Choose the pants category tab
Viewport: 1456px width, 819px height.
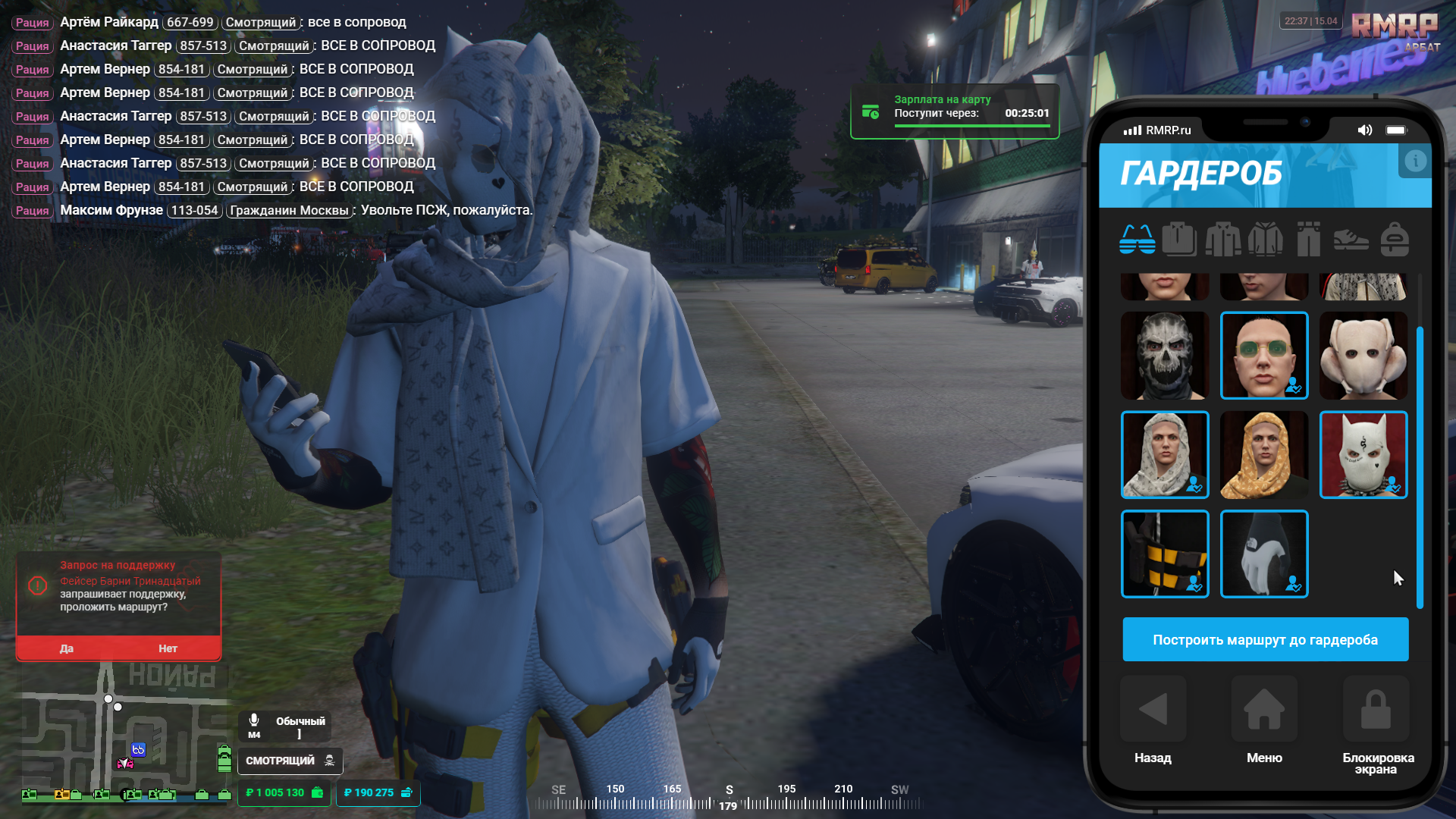click(x=1308, y=240)
